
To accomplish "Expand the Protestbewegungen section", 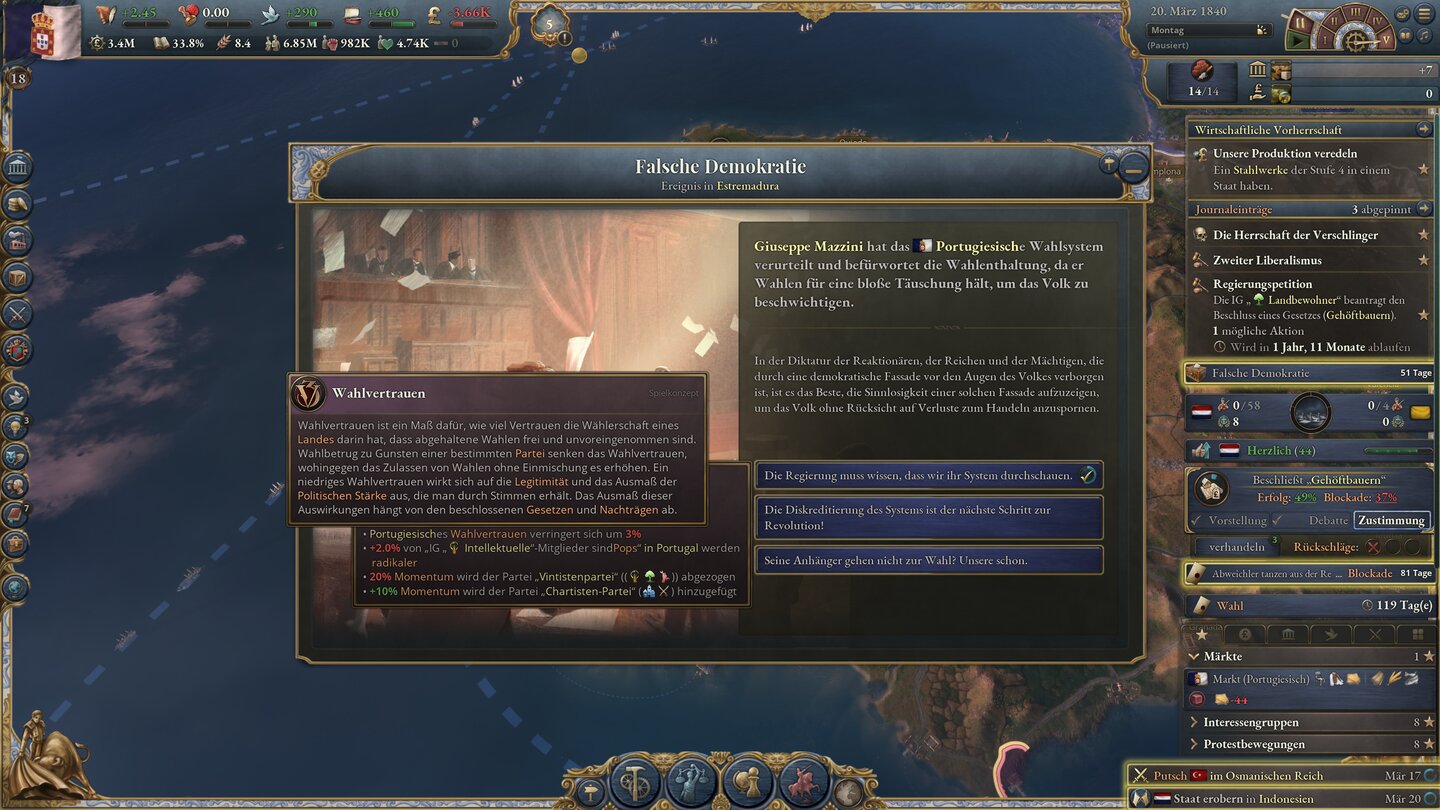I will click(1193, 744).
